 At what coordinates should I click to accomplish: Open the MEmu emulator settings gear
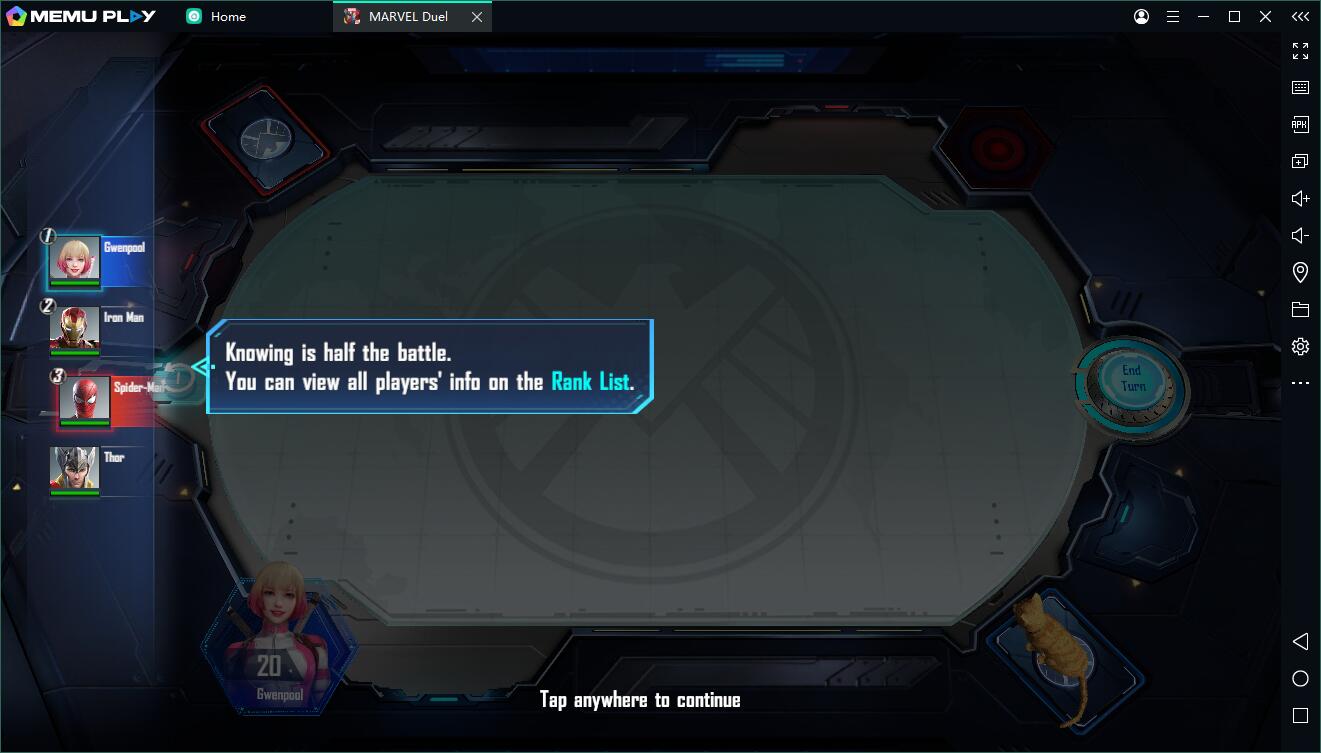pos(1300,346)
